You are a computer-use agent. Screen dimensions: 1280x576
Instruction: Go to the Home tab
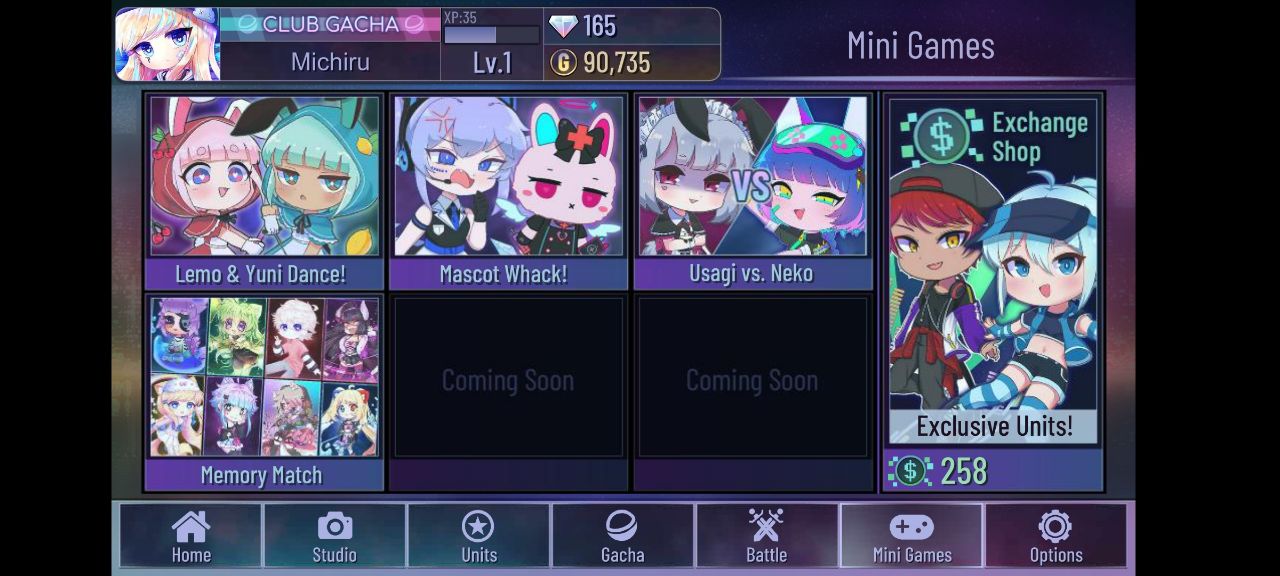tap(191, 537)
